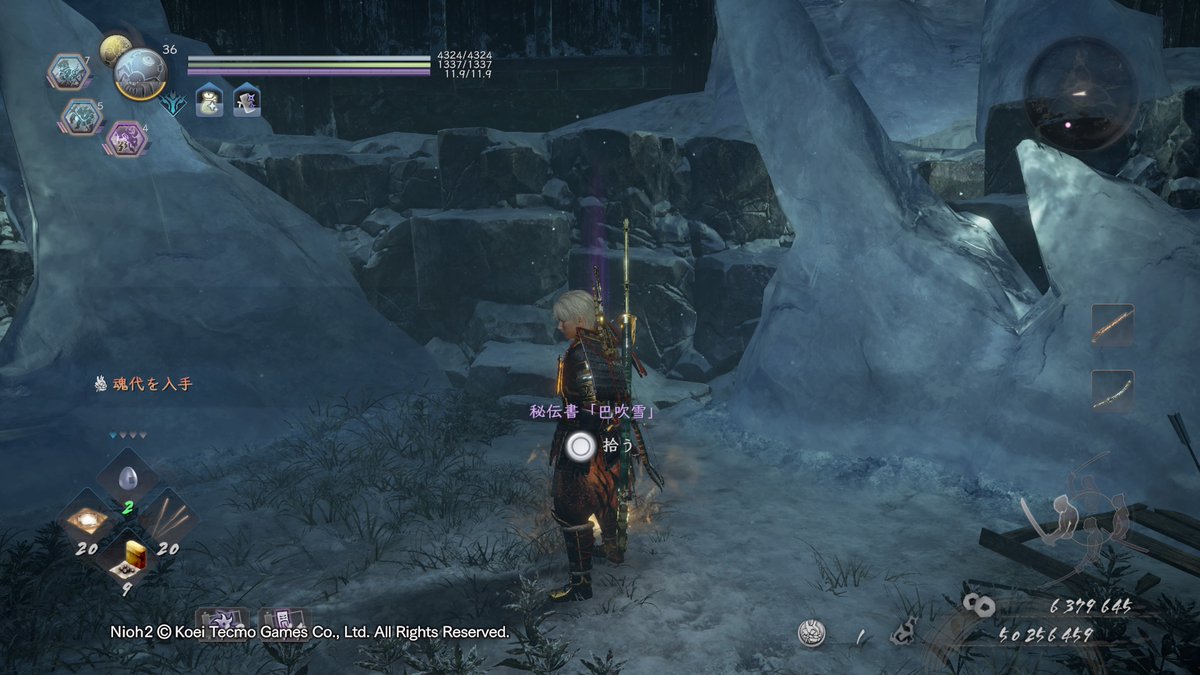1200x675 pixels.
Task: Activate the purple lightning yokai soul core
Action: coord(127,138)
